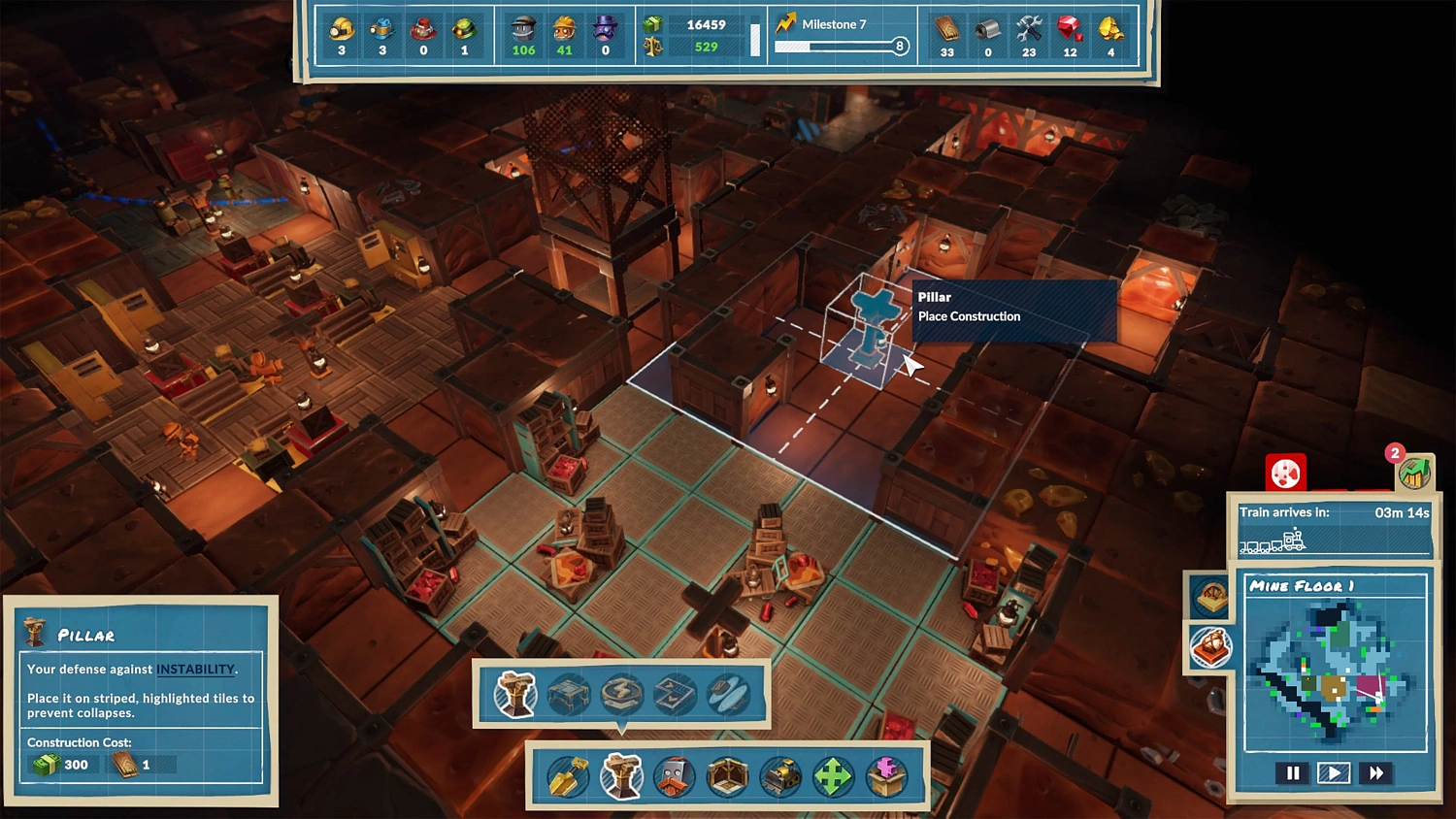The width and height of the screenshot is (1456, 819).
Task: Select the beds option in the construction submenu
Action: pos(725,694)
